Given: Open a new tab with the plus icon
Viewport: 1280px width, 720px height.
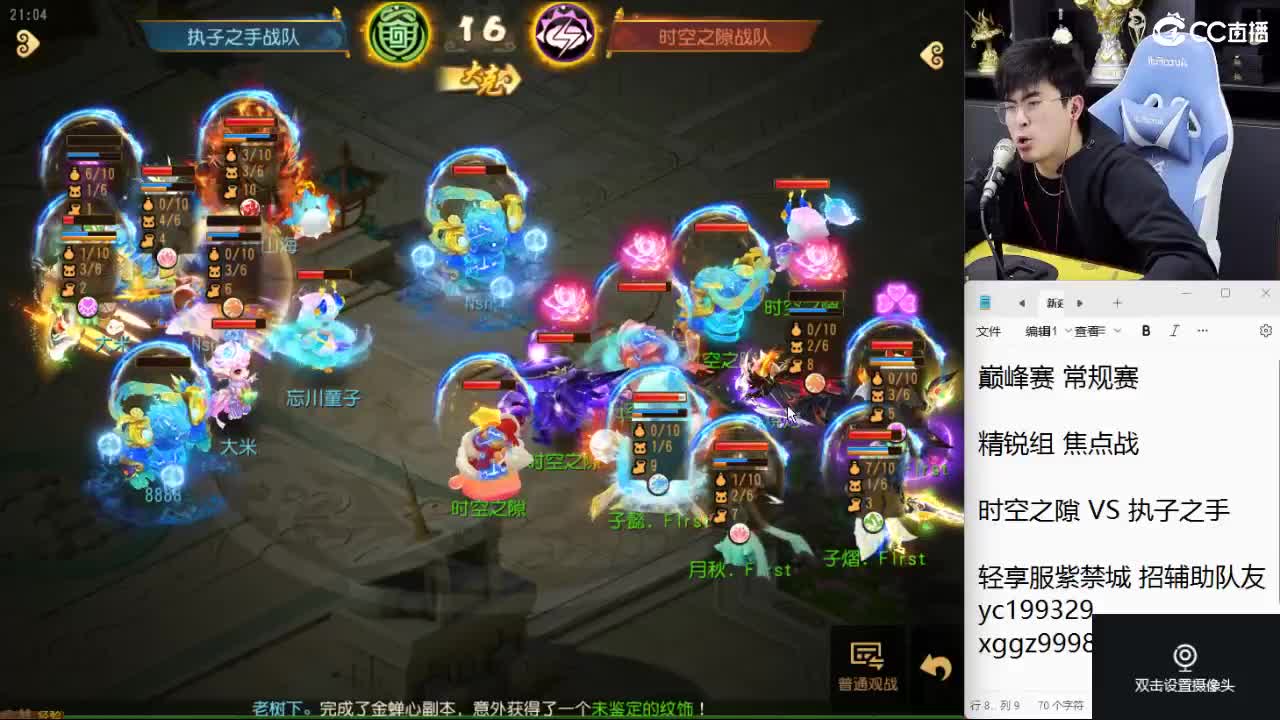Looking at the screenshot, I should pyautogui.click(x=1115, y=301).
